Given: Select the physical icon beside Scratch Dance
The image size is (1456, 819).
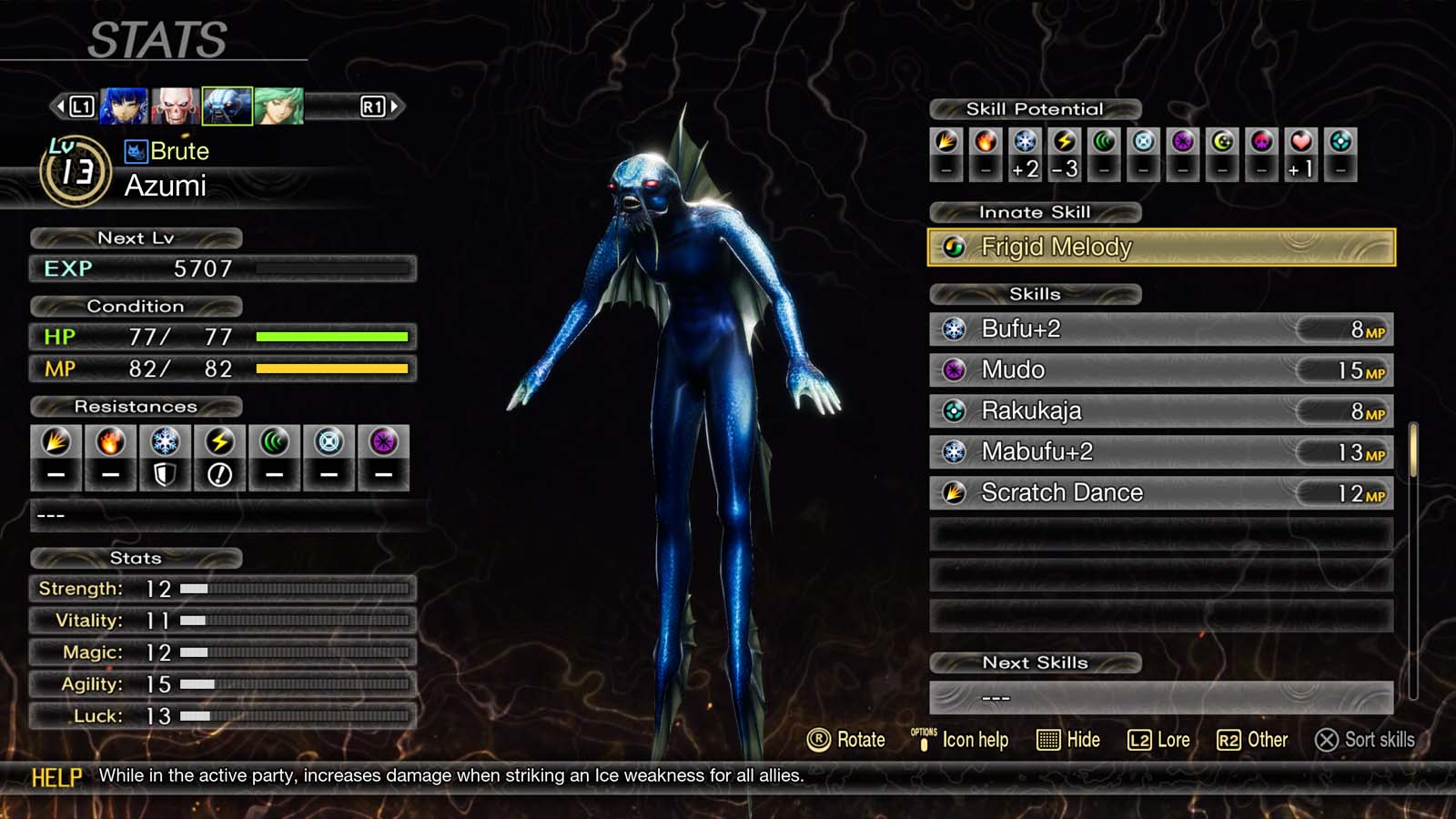Looking at the screenshot, I should tap(953, 492).
